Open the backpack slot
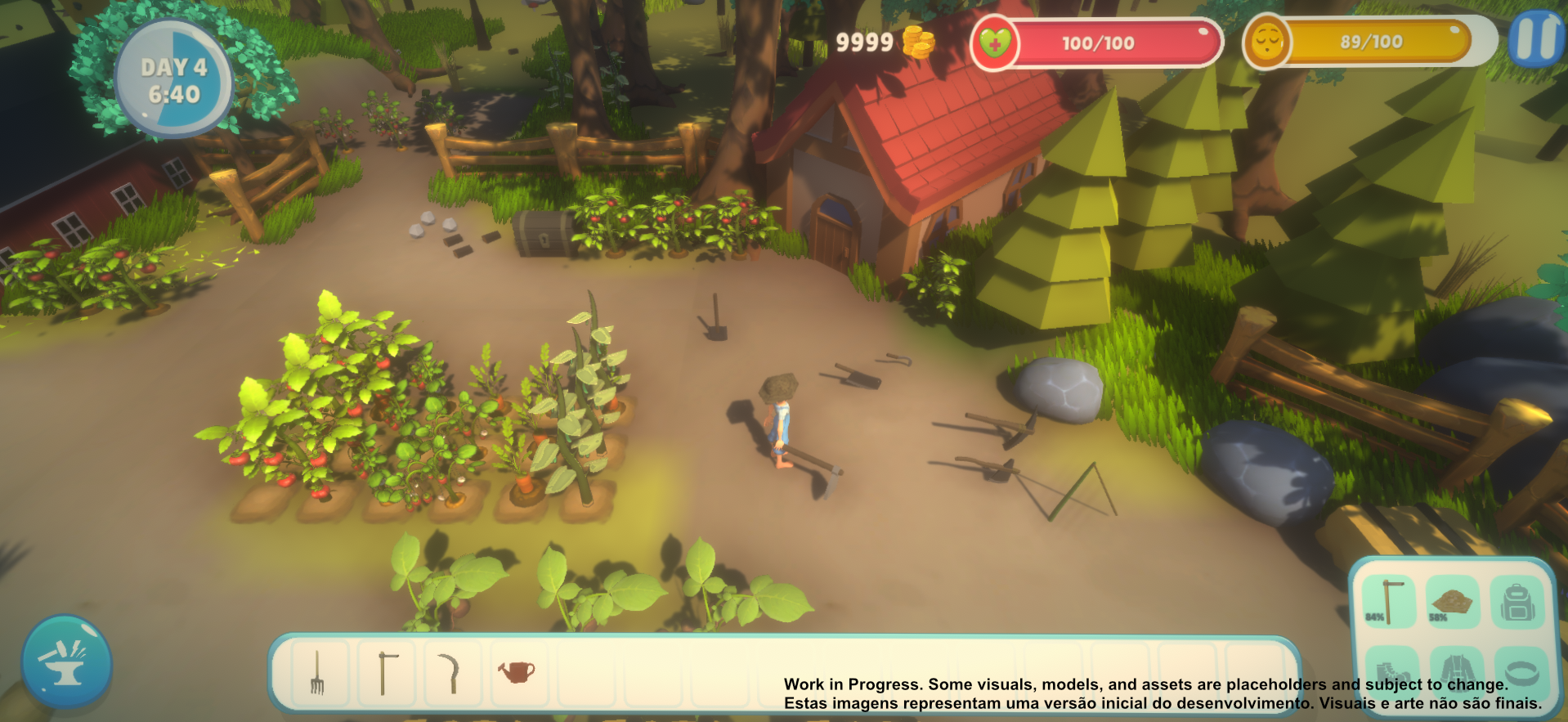This screenshot has height=722, width=1568. pos(1517,602)
